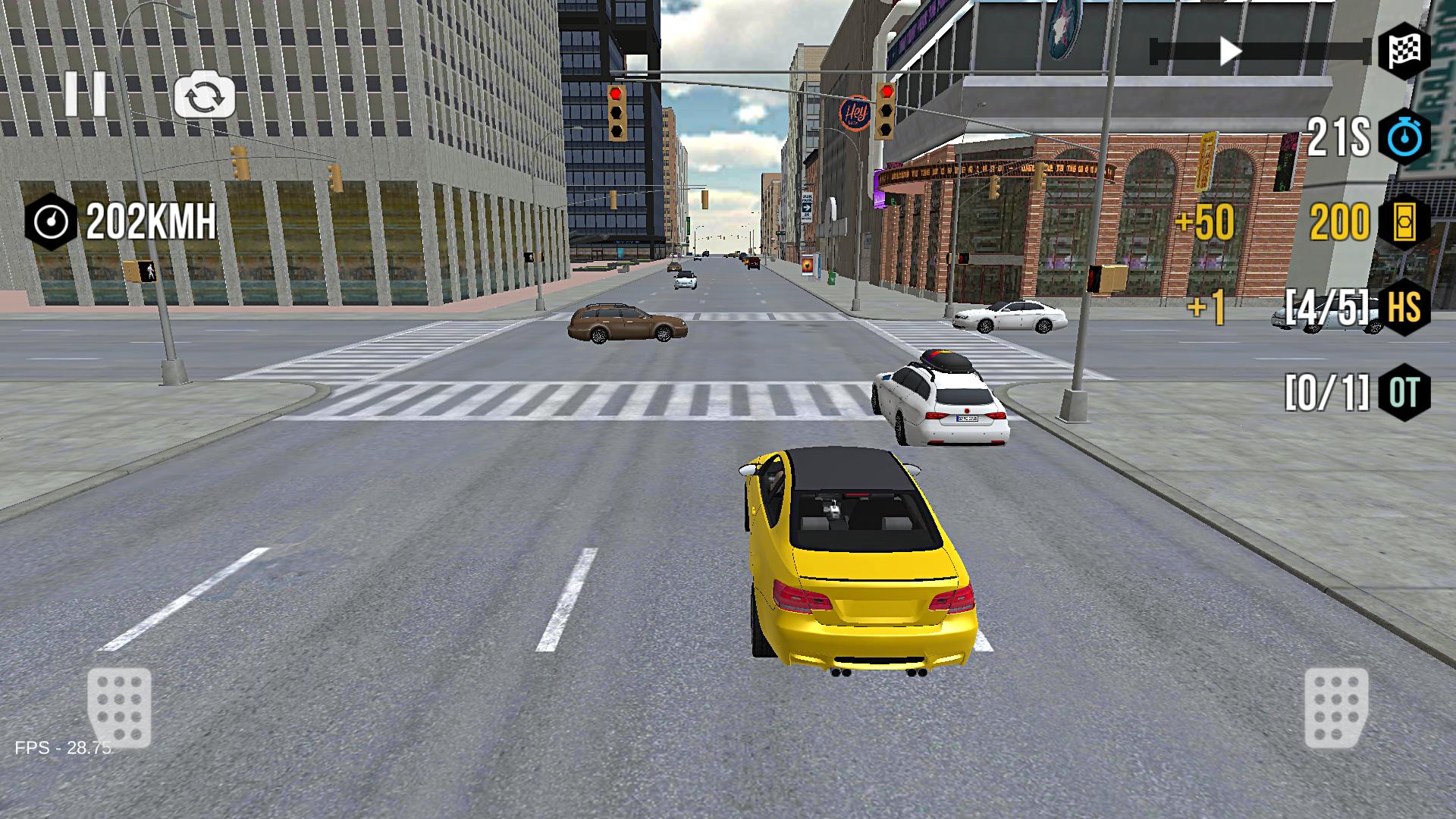Screen dimensions: 1456x819
Task: Click the checkered flag finish icon
Action: (1406, 51)
